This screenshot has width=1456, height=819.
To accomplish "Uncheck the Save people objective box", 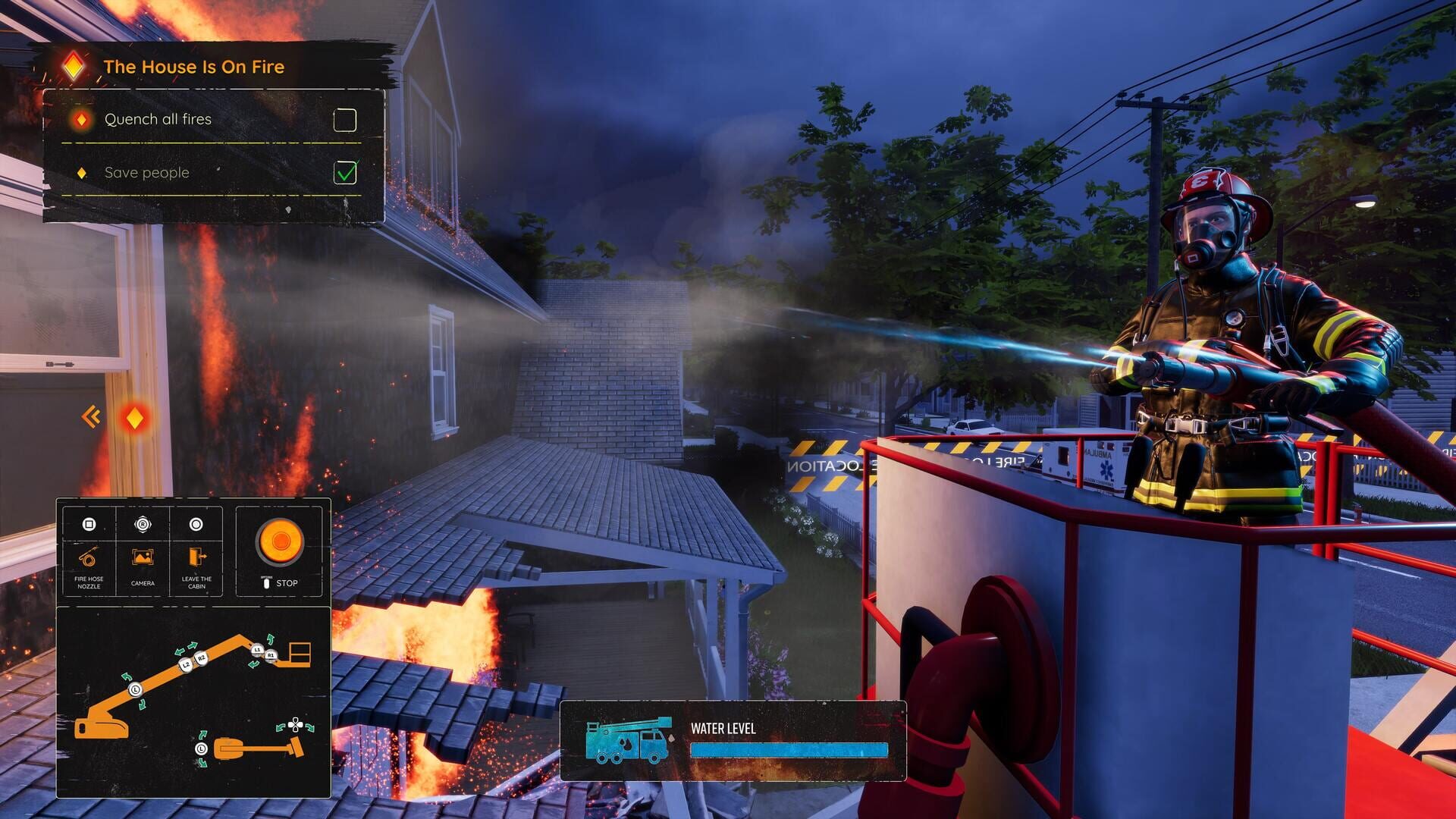I will (x=345, y=173).
